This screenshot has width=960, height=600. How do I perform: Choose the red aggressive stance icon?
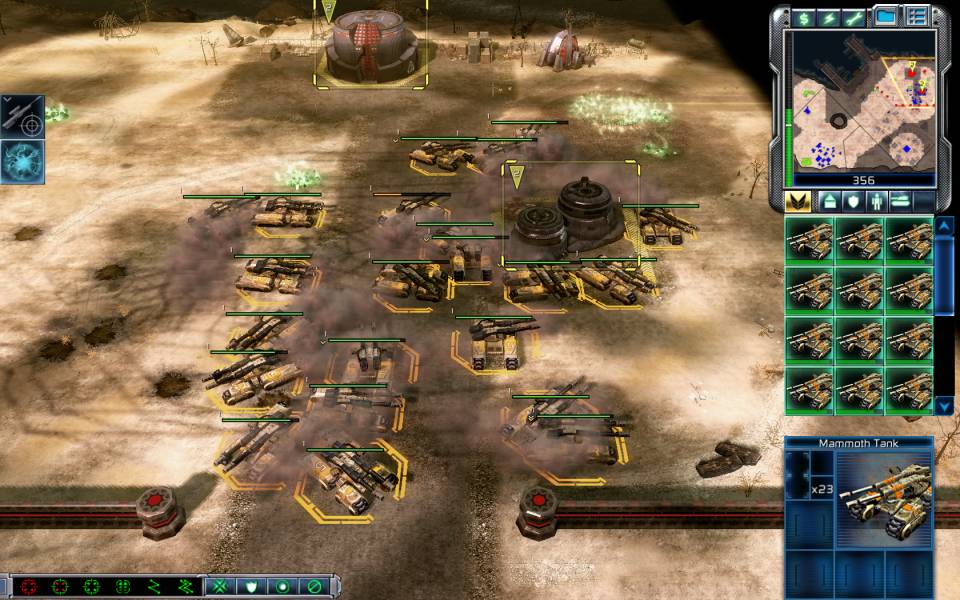coord(28,586)
